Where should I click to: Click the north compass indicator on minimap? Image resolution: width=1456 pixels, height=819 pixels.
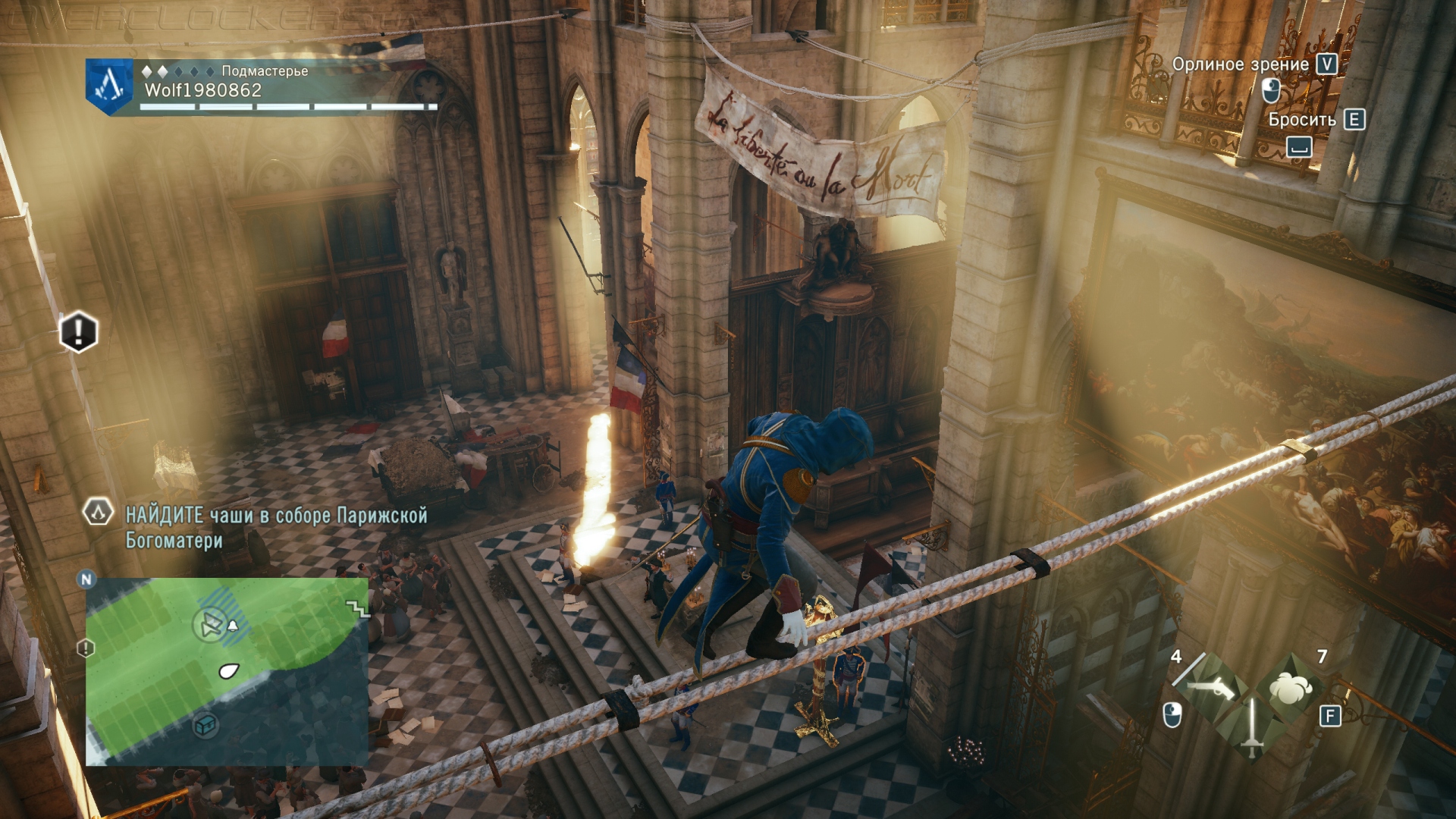[86, 579]
